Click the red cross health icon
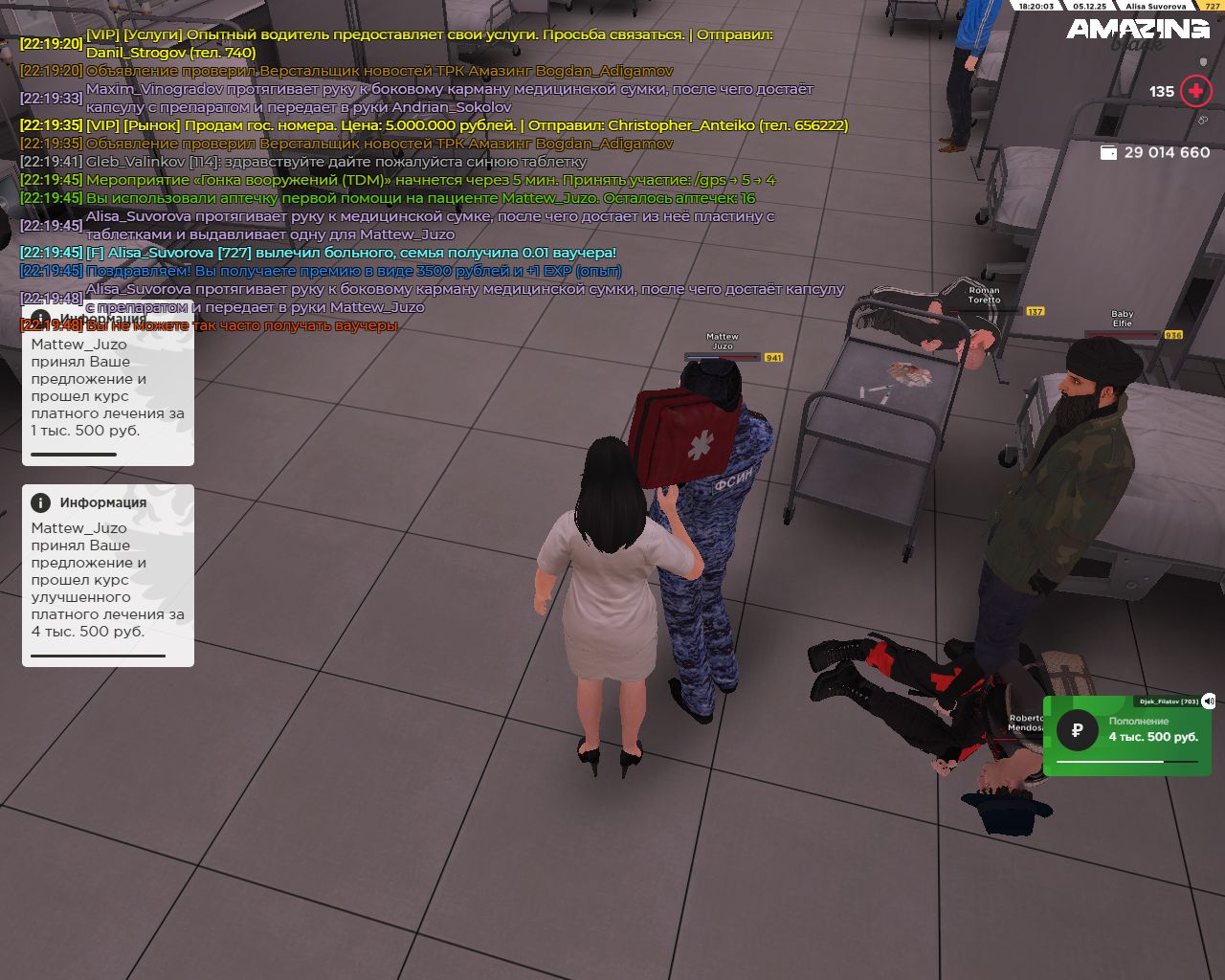Viewport: 1225px width, 980px height. tap(1195, 91)
